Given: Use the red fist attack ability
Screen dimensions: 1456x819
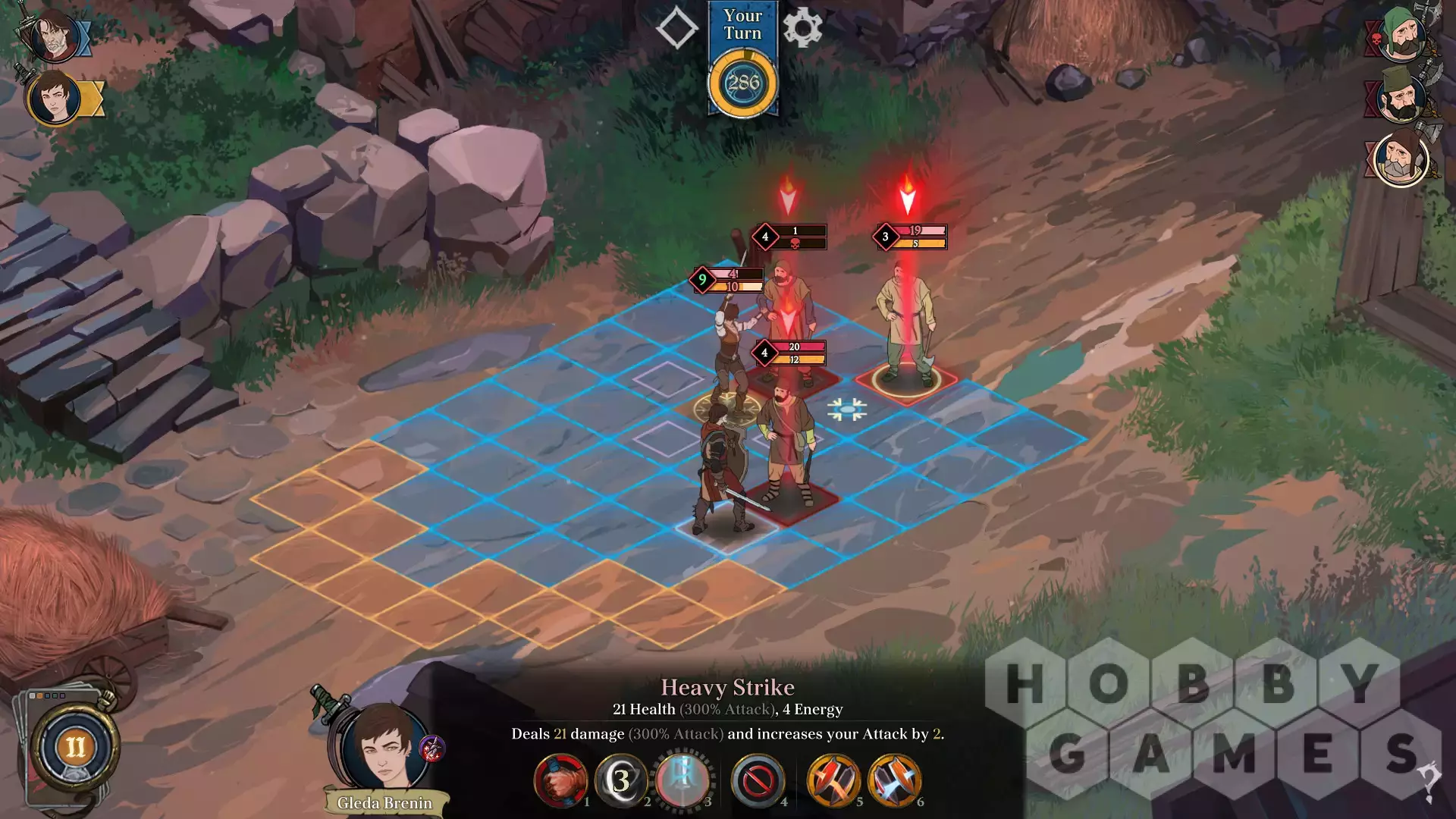Looking at the screenshot, I should 561,780.
